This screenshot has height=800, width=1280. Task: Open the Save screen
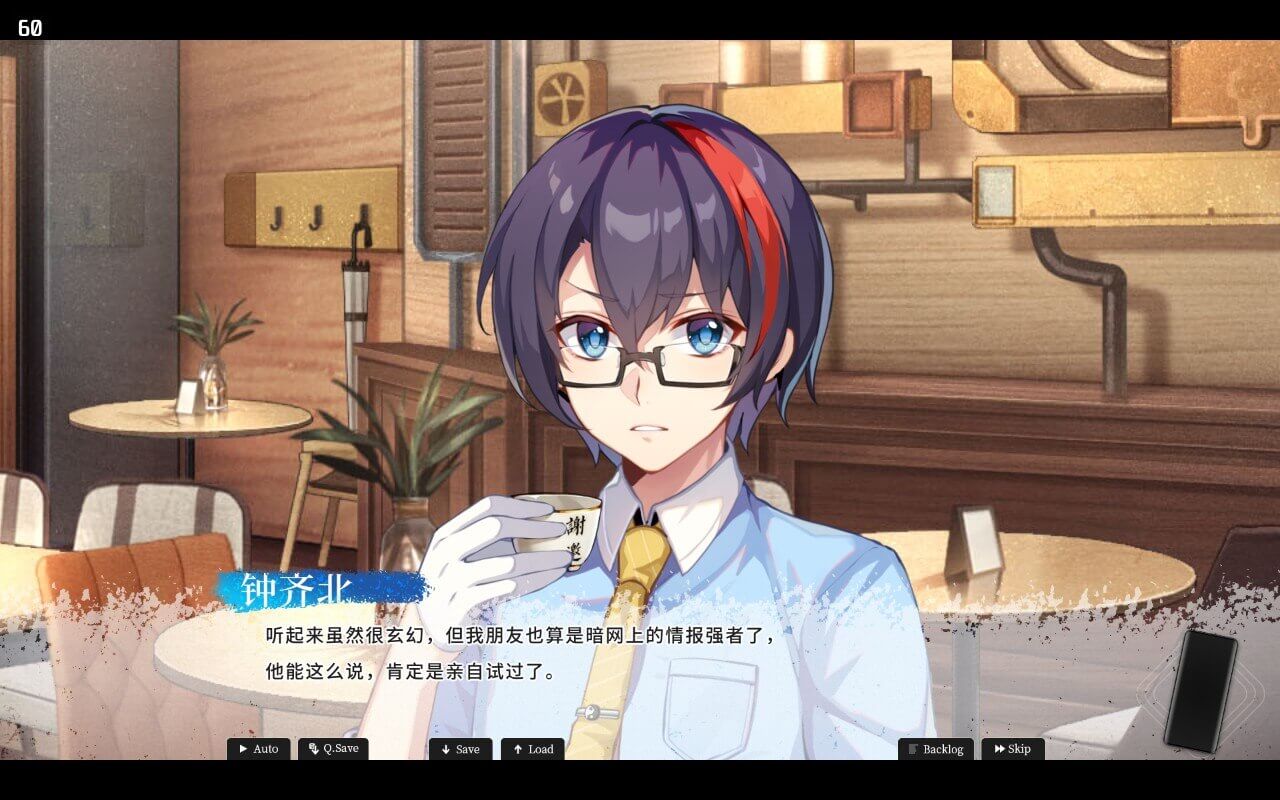coord(460,748)
